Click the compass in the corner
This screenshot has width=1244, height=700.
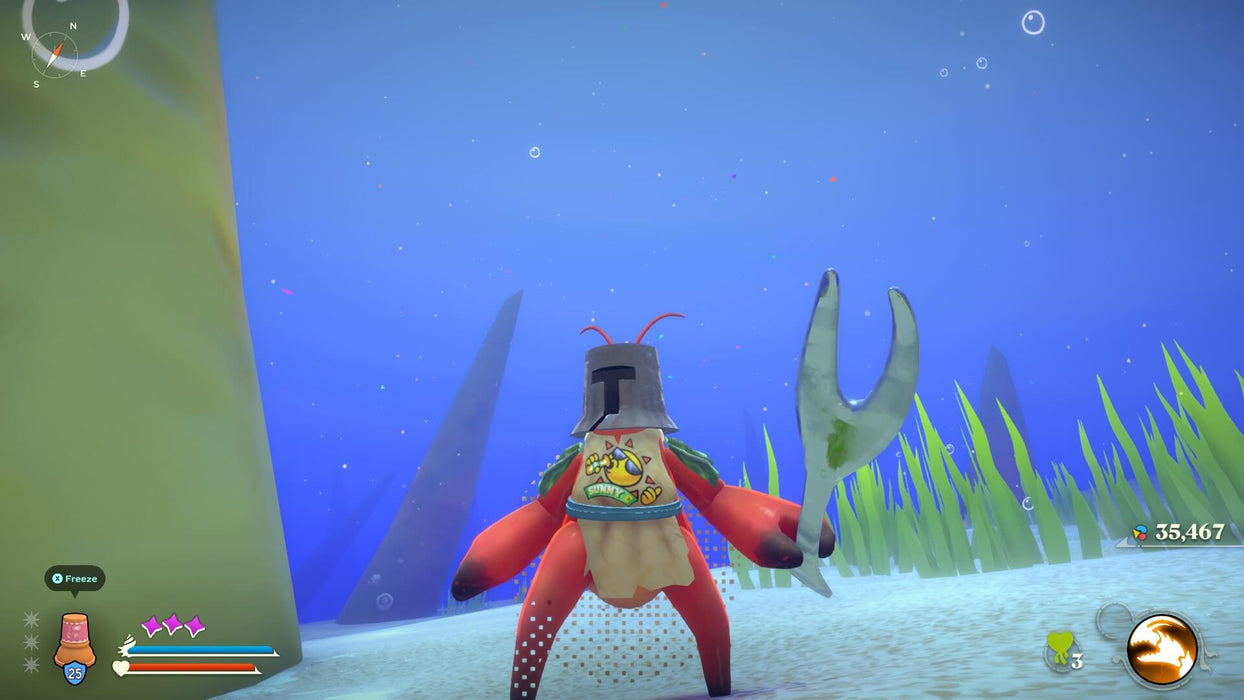point(54,54)
